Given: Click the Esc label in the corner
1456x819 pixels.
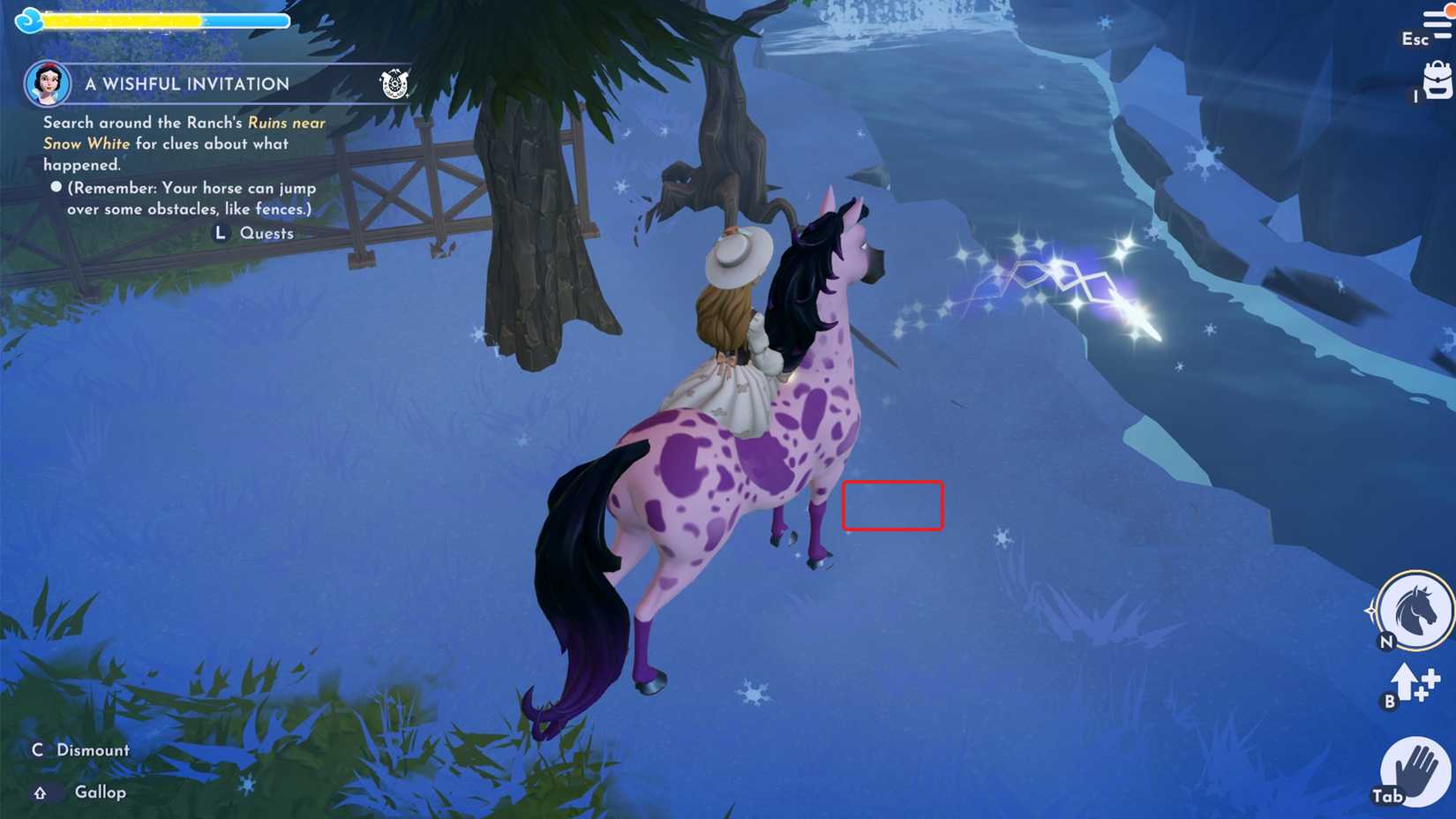Looking at the screenshot, I should [1414, 40].
